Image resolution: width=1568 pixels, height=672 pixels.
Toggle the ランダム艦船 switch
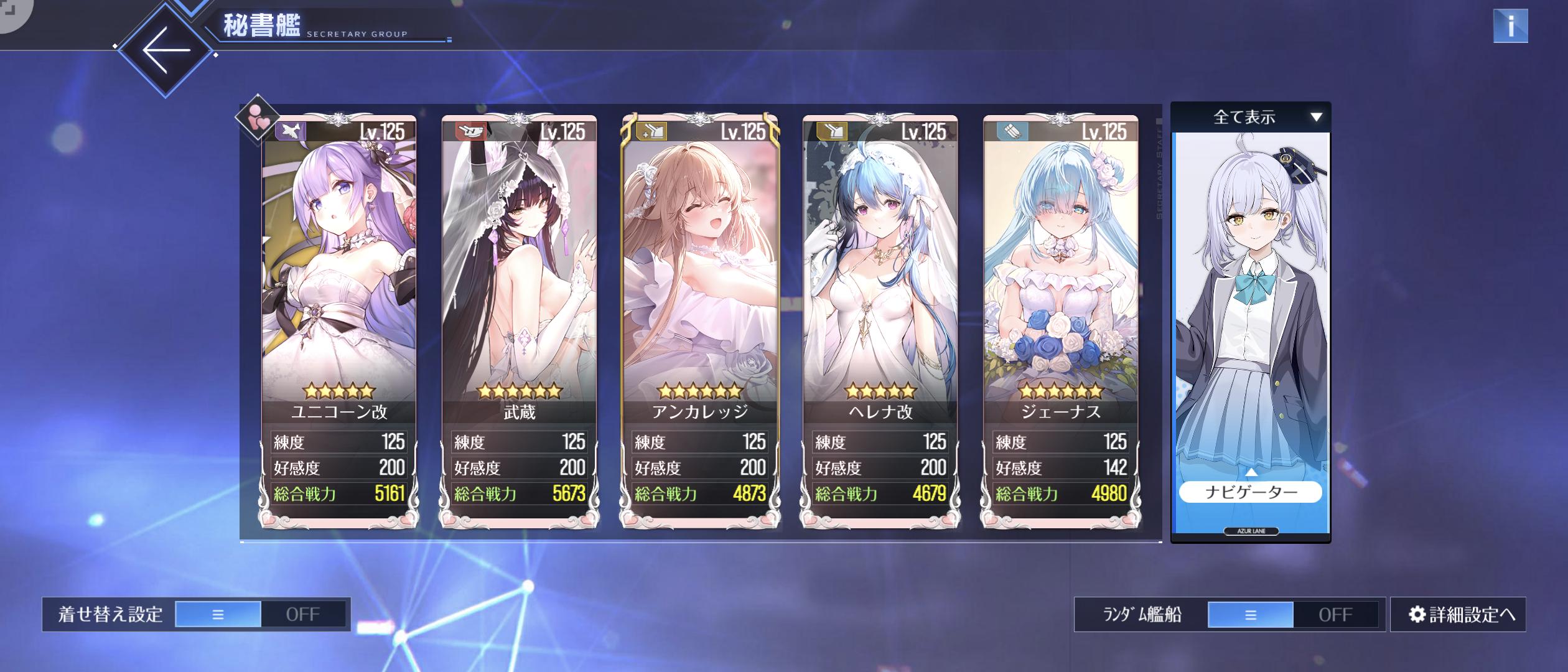click(1293, 615)
